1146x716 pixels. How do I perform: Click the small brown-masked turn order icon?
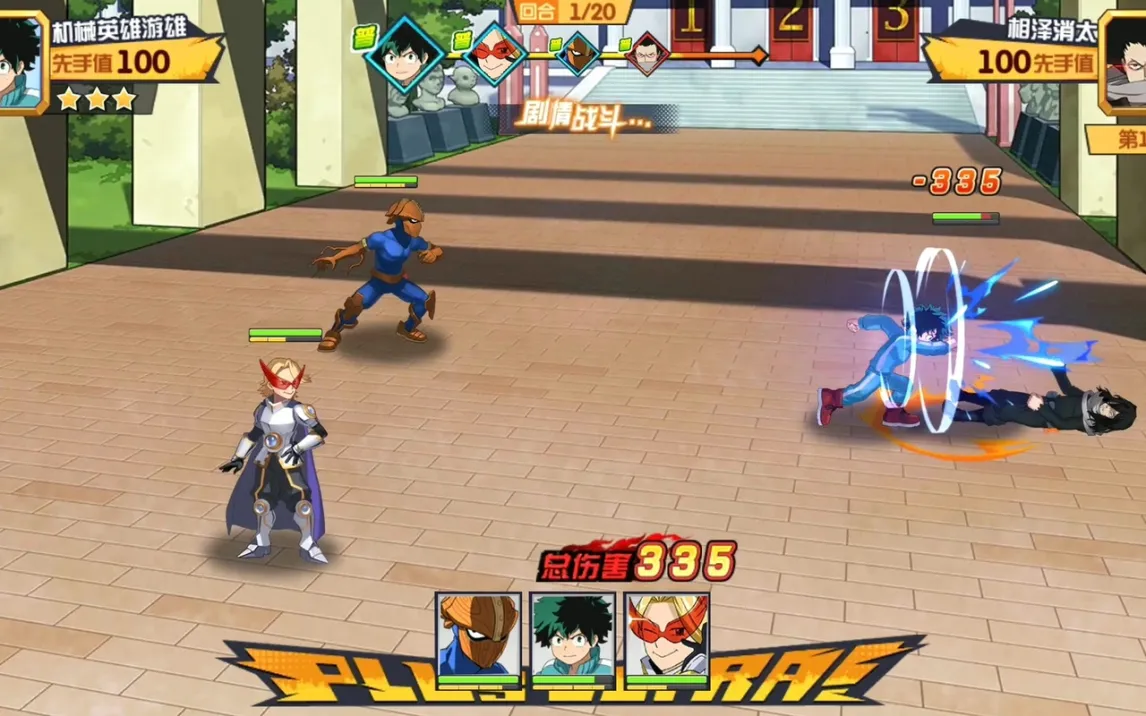click(x=576, y=53)
